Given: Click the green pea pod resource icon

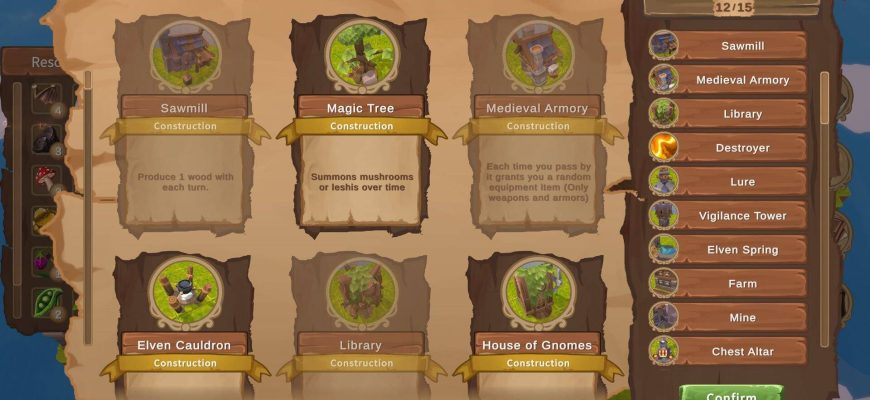Looking at the screenshot, I should coord(46,301).
